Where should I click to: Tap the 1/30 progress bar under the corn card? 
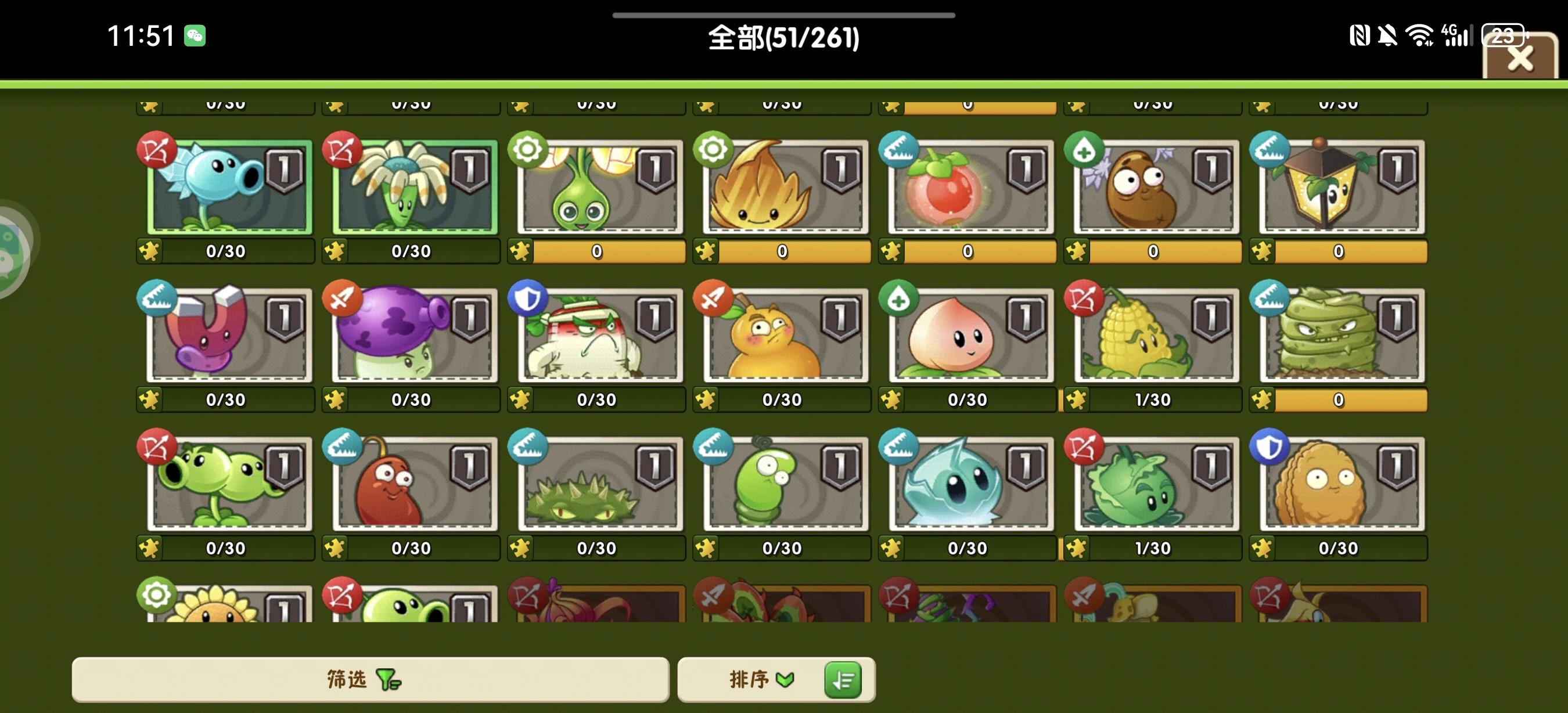pos(1153,399)
